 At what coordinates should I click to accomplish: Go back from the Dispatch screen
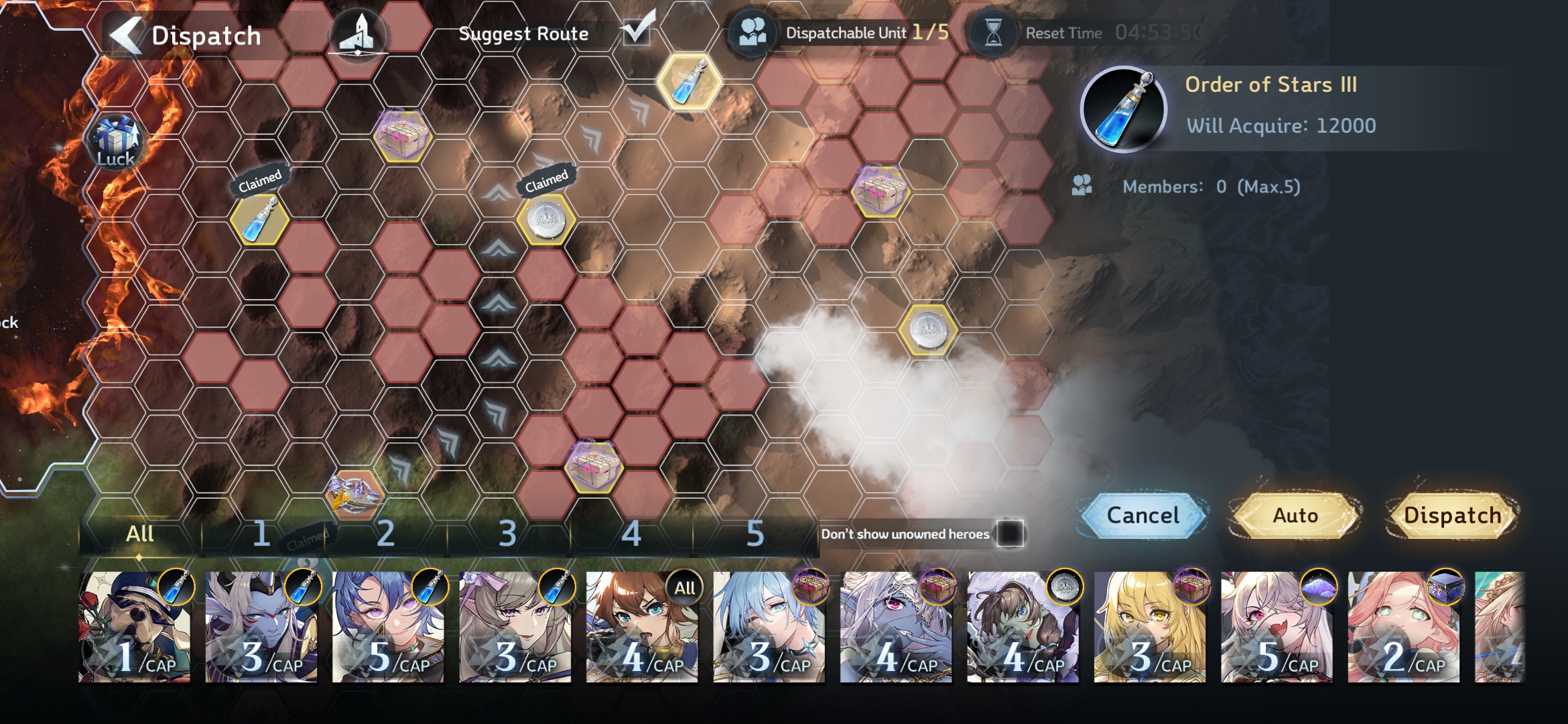click(127, 35)
